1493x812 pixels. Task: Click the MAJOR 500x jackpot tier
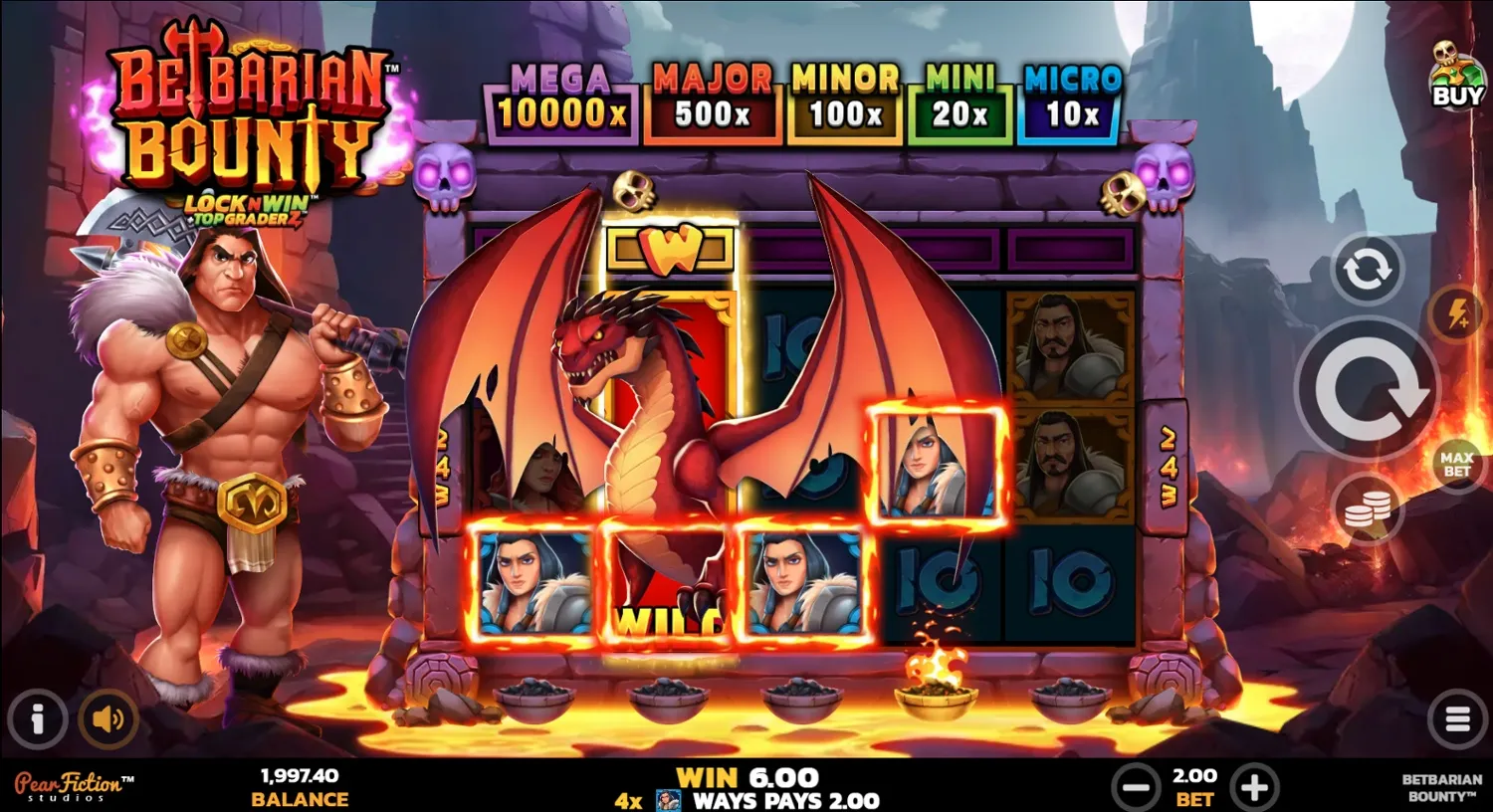(711, 98)
